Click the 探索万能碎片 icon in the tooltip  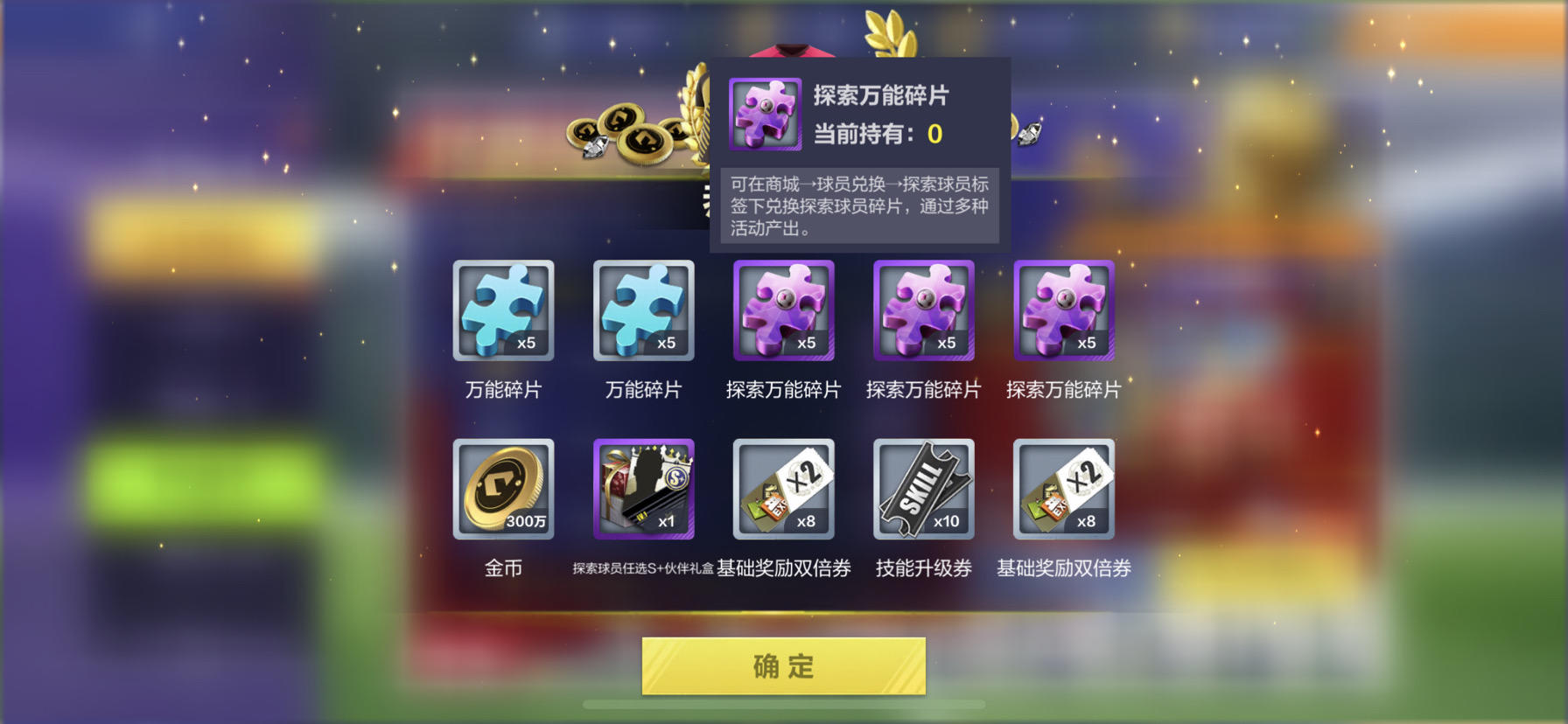point(765,115)
